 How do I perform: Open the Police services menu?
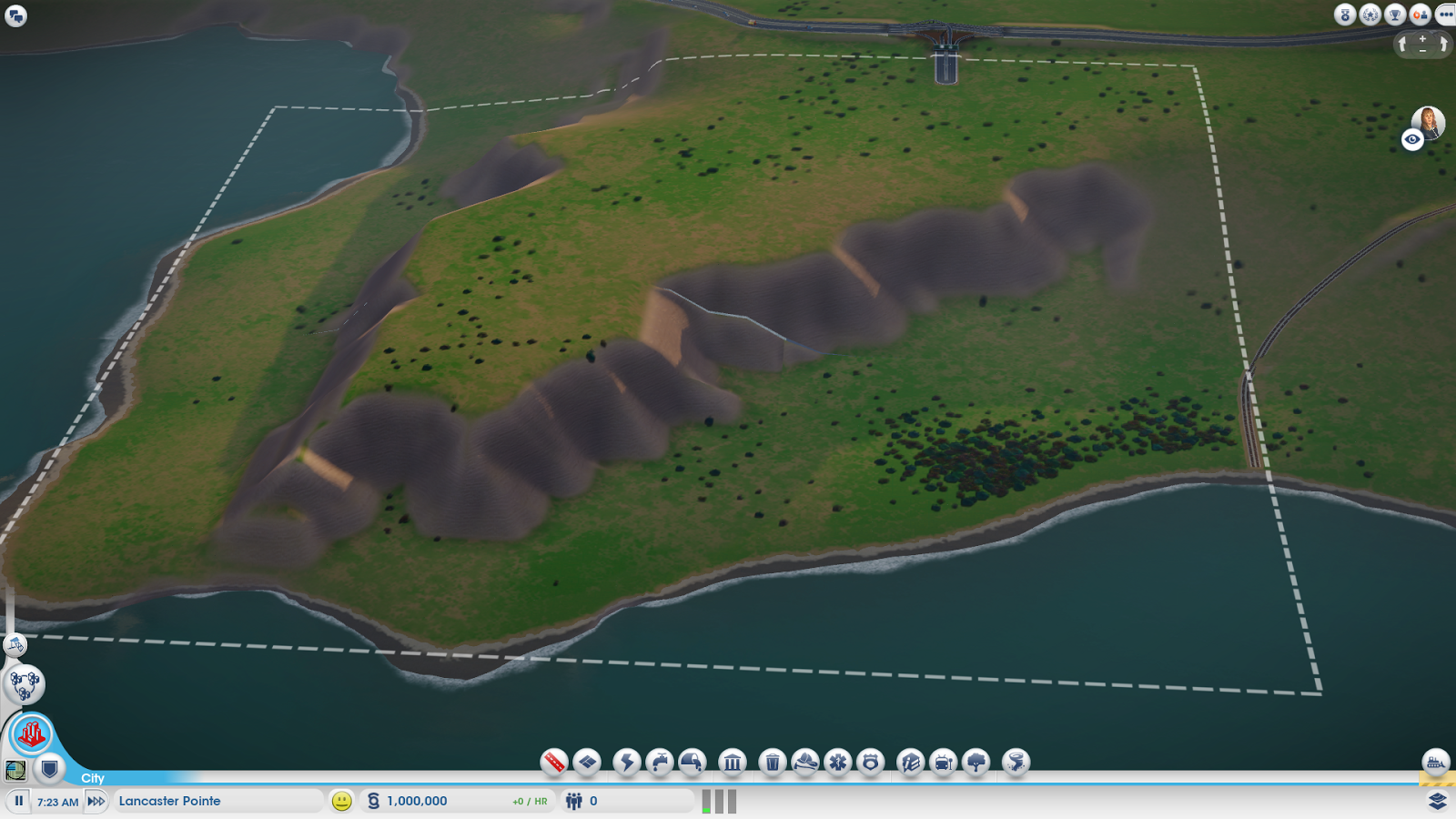pos(869,764)
